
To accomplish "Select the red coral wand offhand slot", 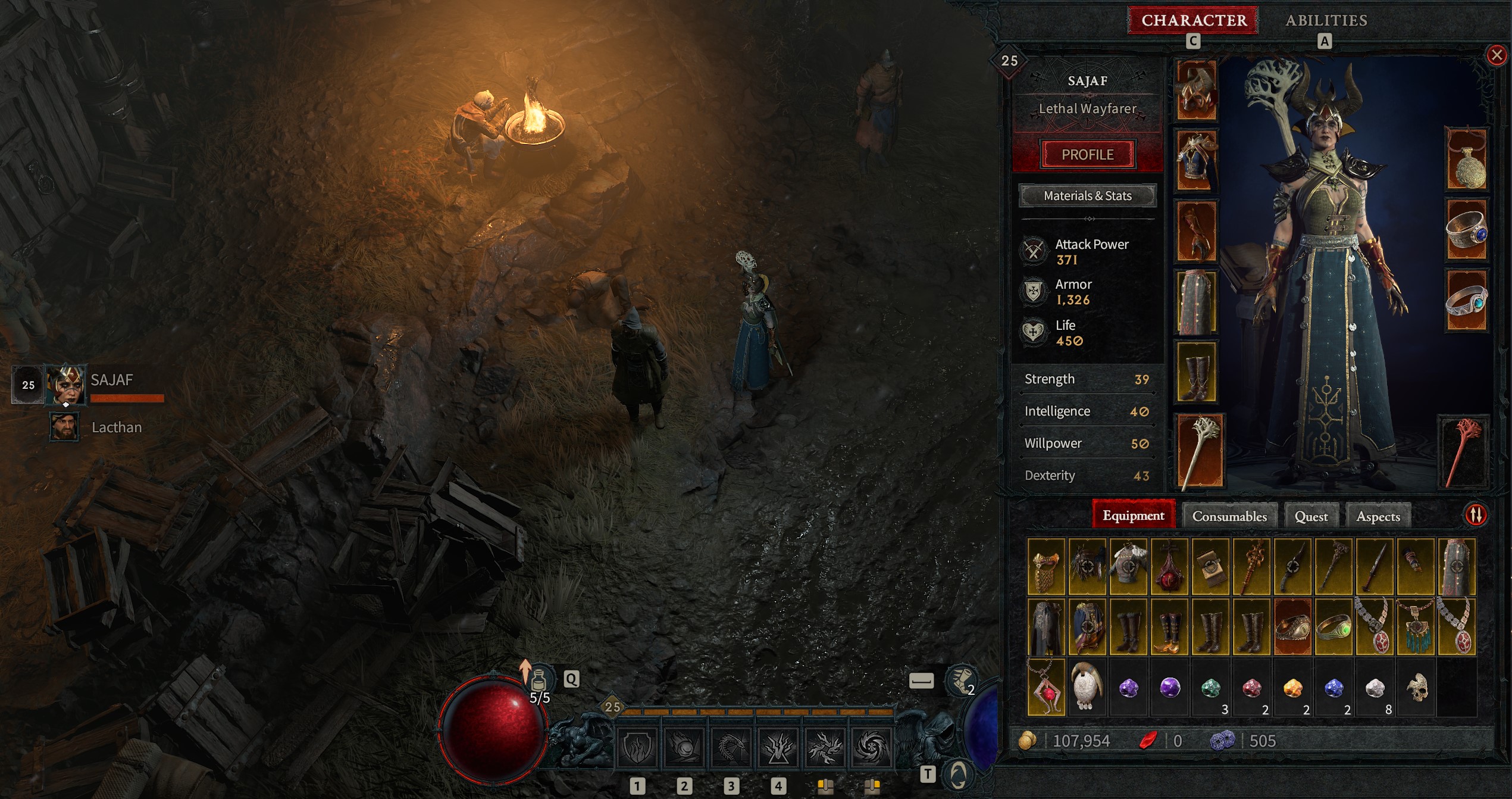I will (1463, 452).
